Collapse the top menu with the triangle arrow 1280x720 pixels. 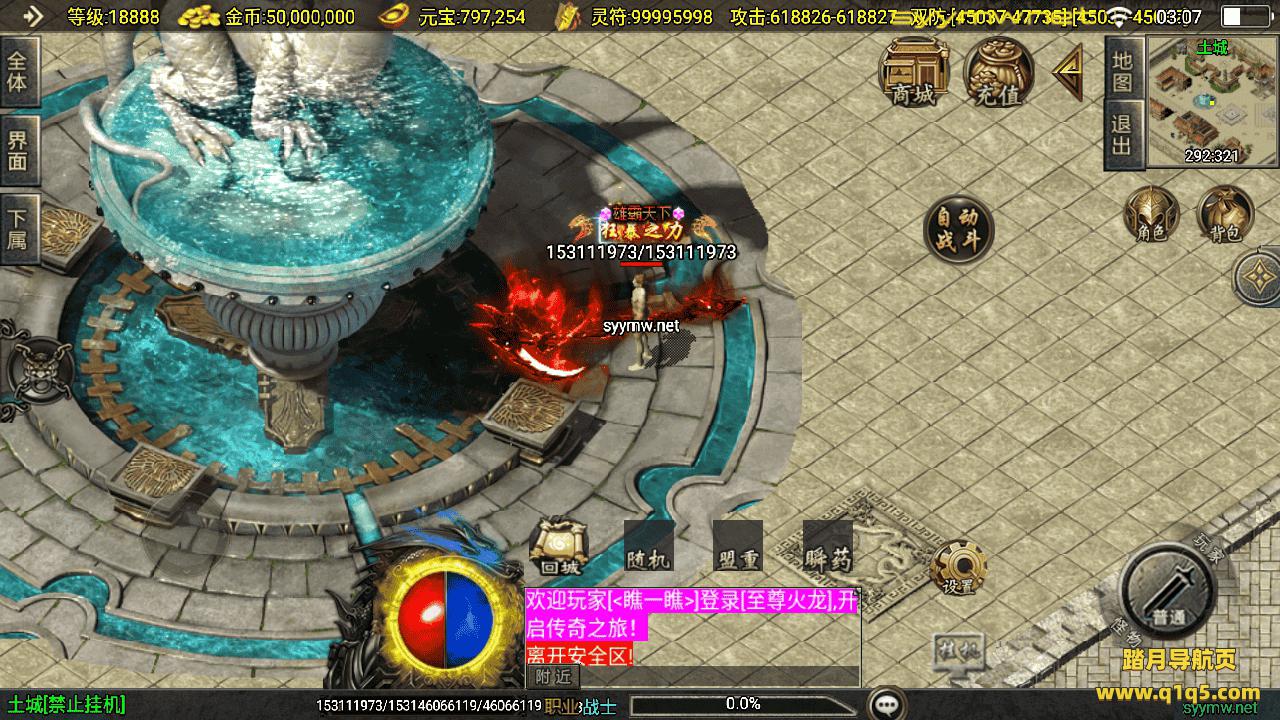coord(1068,73)
